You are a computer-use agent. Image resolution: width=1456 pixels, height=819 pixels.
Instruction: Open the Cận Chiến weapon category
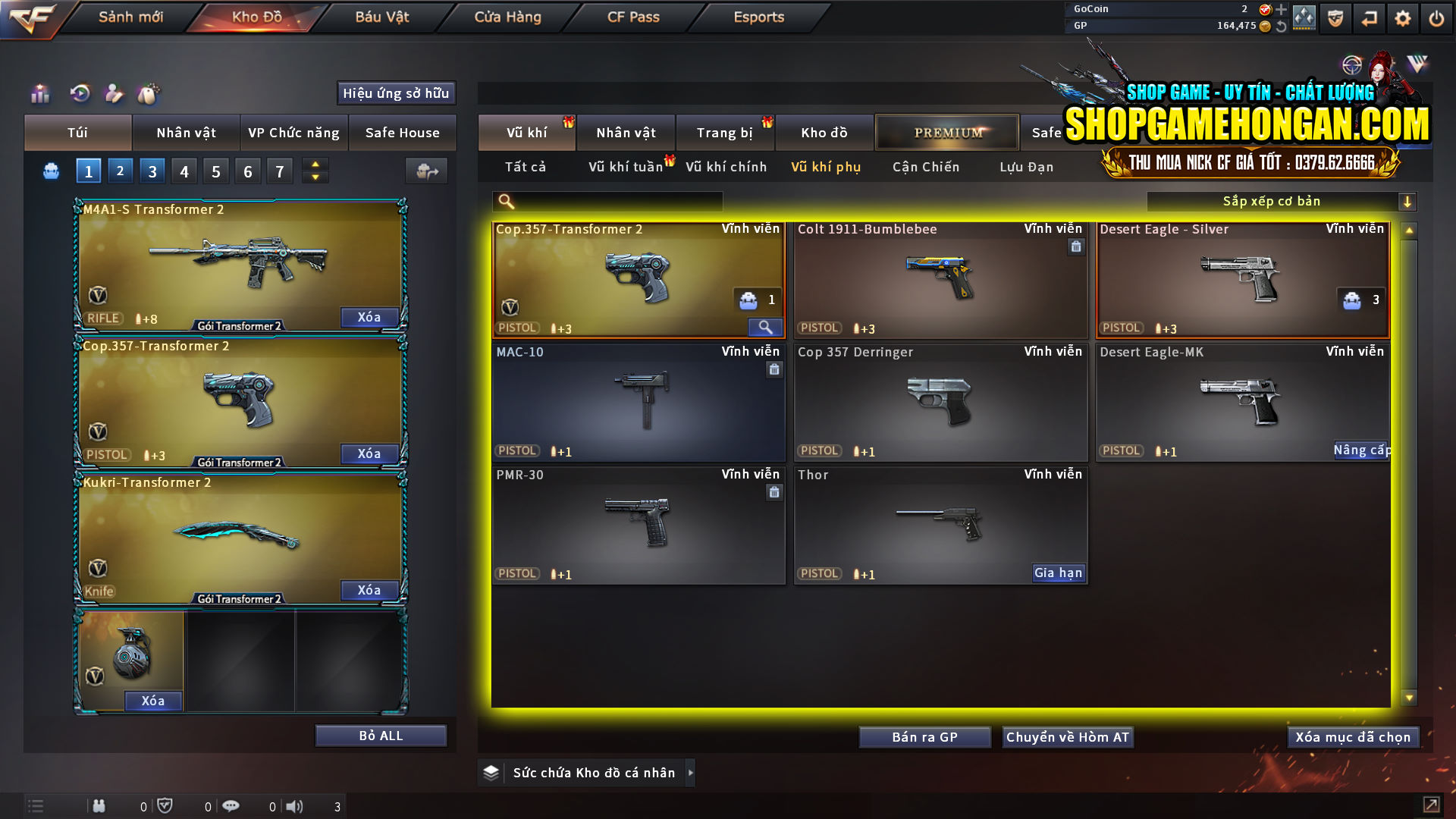925,167
